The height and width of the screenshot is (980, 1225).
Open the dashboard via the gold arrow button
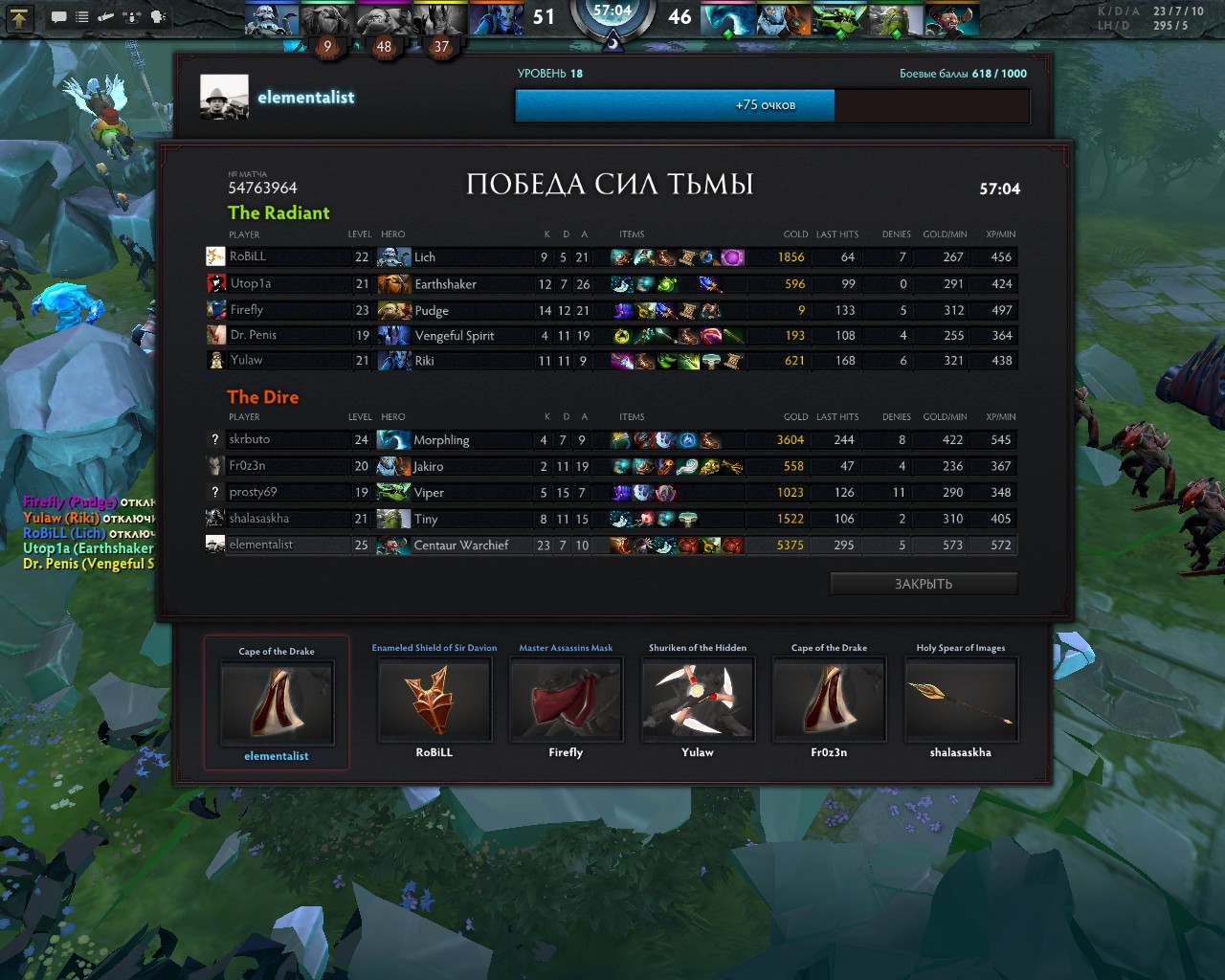point(19,16)
